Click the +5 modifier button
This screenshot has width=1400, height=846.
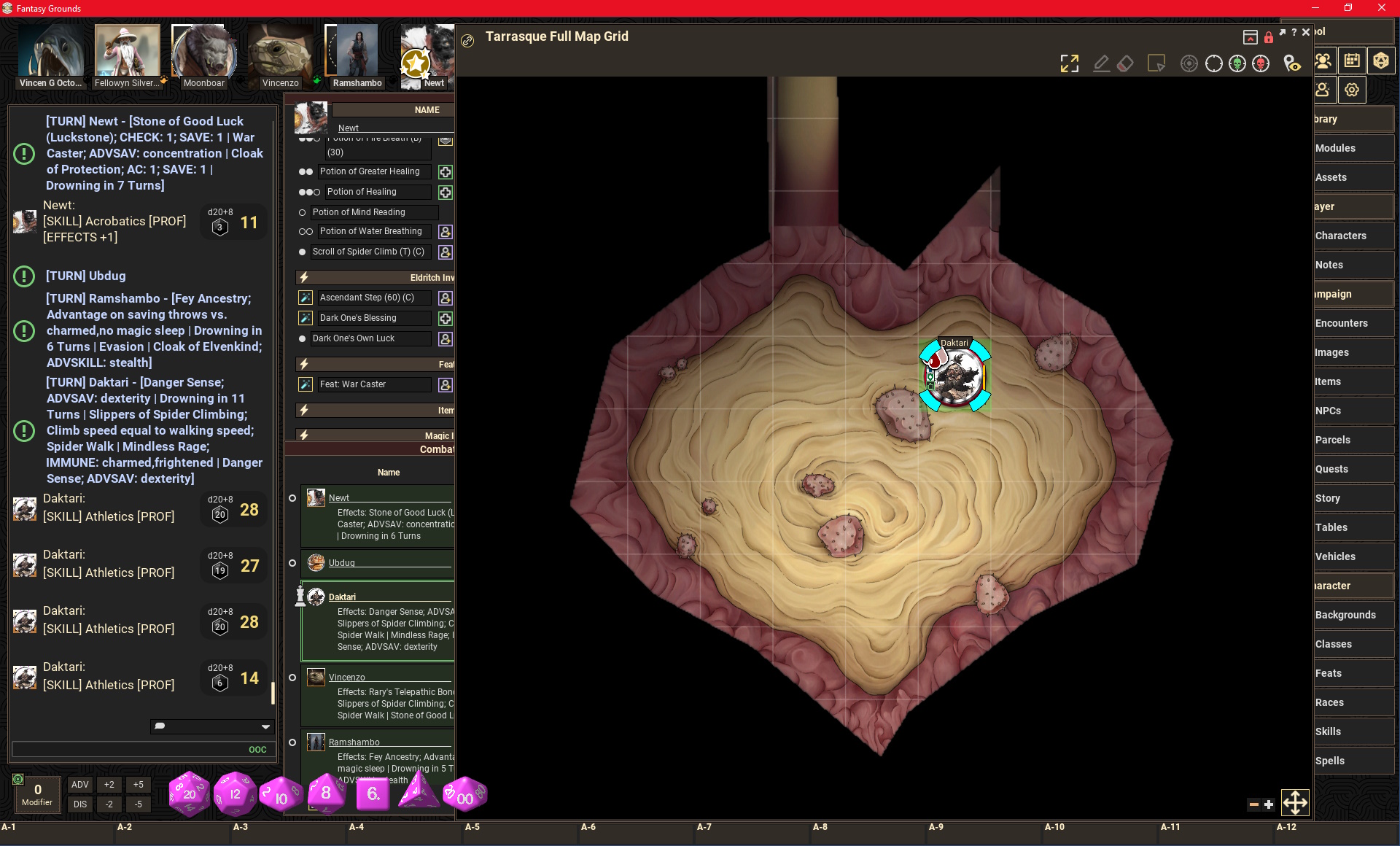click(139, 785)
